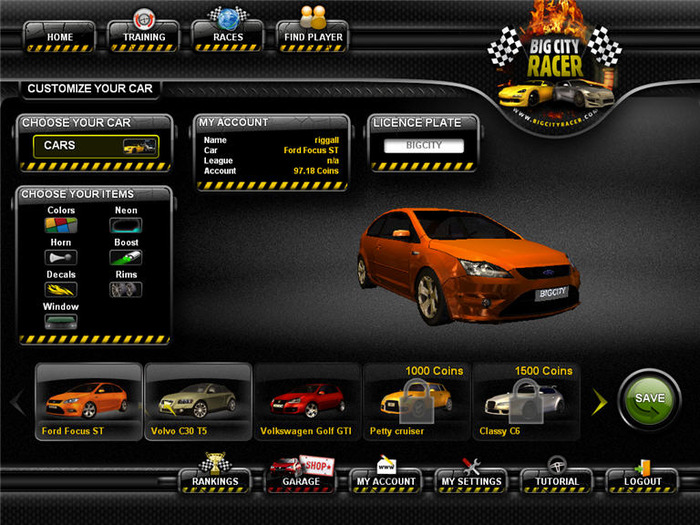
Task: Select the Neon item icon
Action: click(x=126, y=226)
